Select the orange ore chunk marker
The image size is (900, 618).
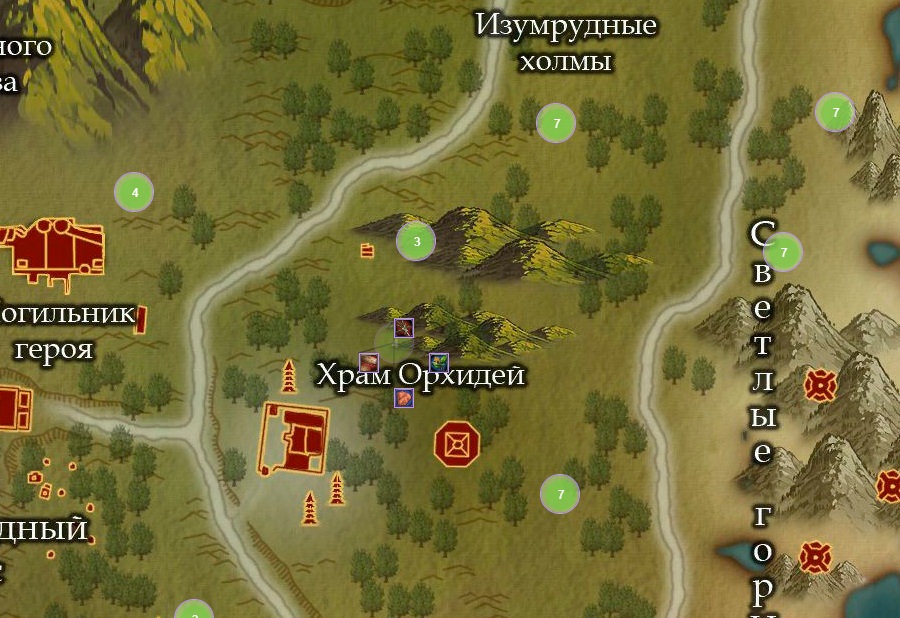coord(403,397)
